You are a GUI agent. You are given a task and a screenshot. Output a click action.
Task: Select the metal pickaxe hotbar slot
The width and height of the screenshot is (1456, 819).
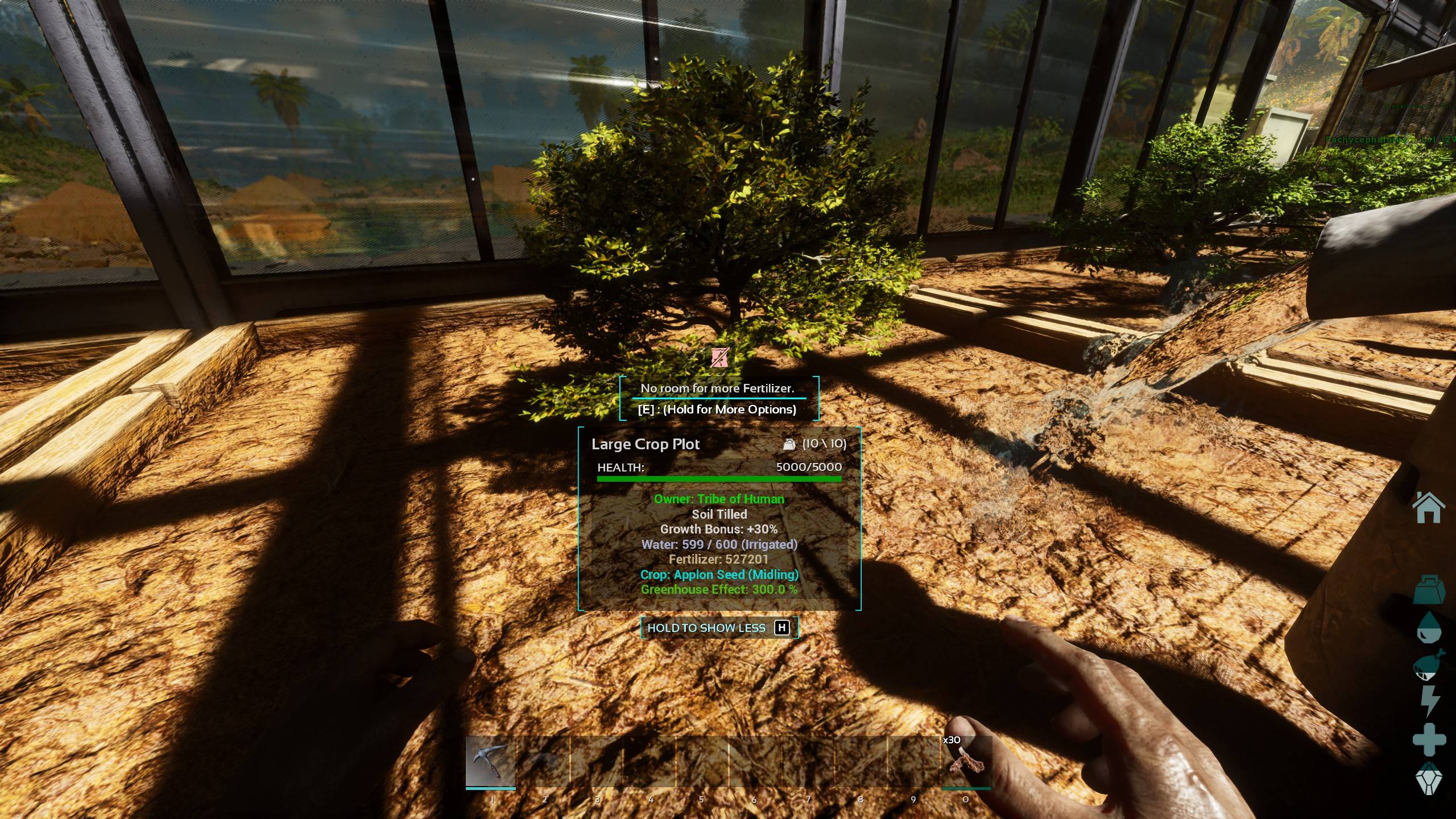491,762
